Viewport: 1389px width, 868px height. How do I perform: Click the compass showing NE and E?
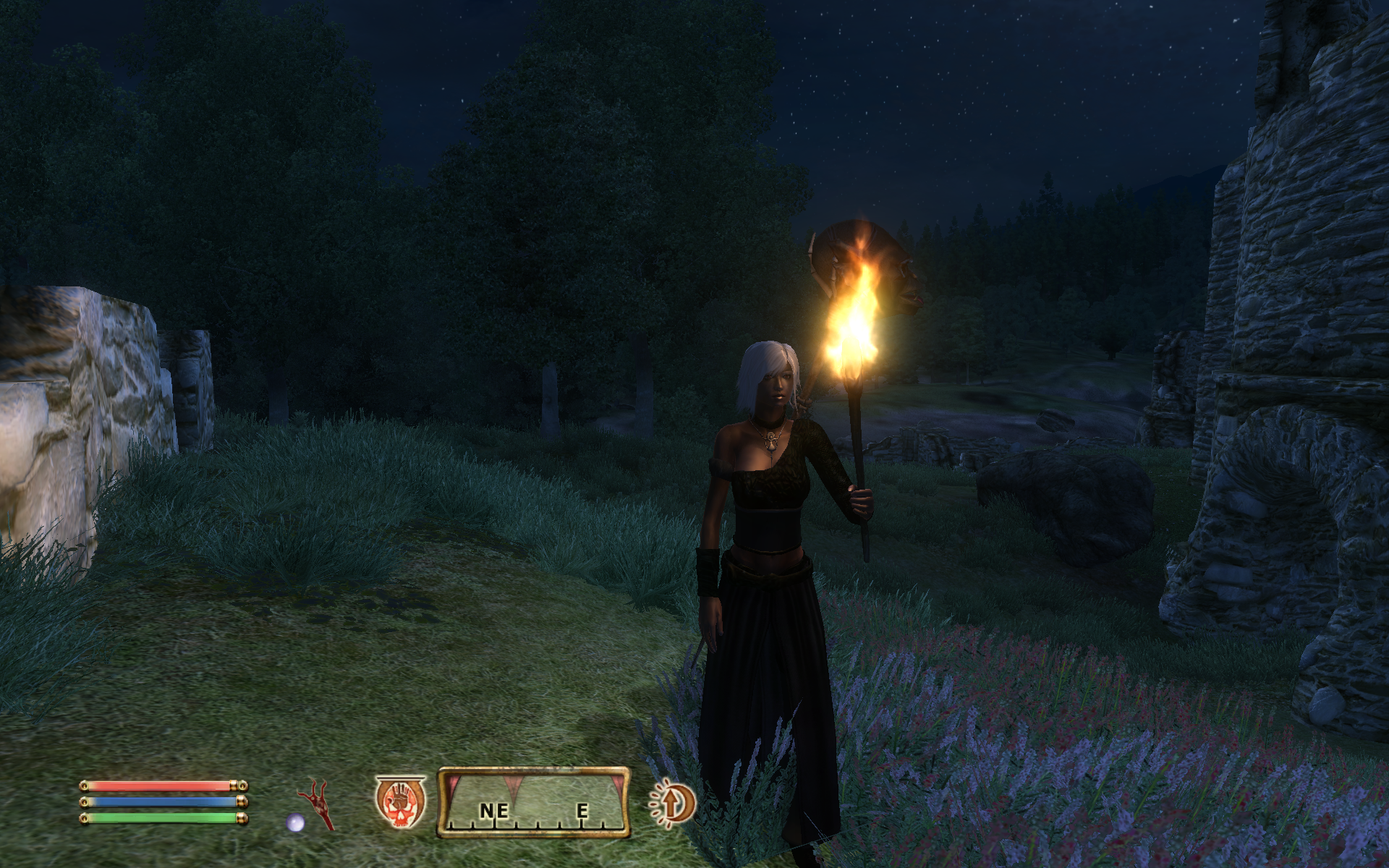point(534,803)
